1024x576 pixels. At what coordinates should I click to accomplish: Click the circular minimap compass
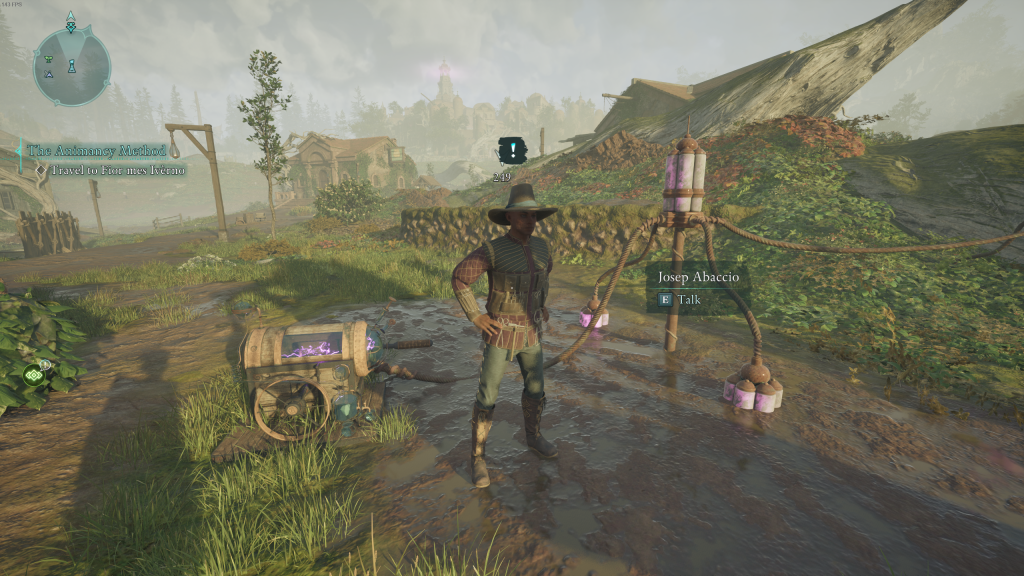click(71, 66)
